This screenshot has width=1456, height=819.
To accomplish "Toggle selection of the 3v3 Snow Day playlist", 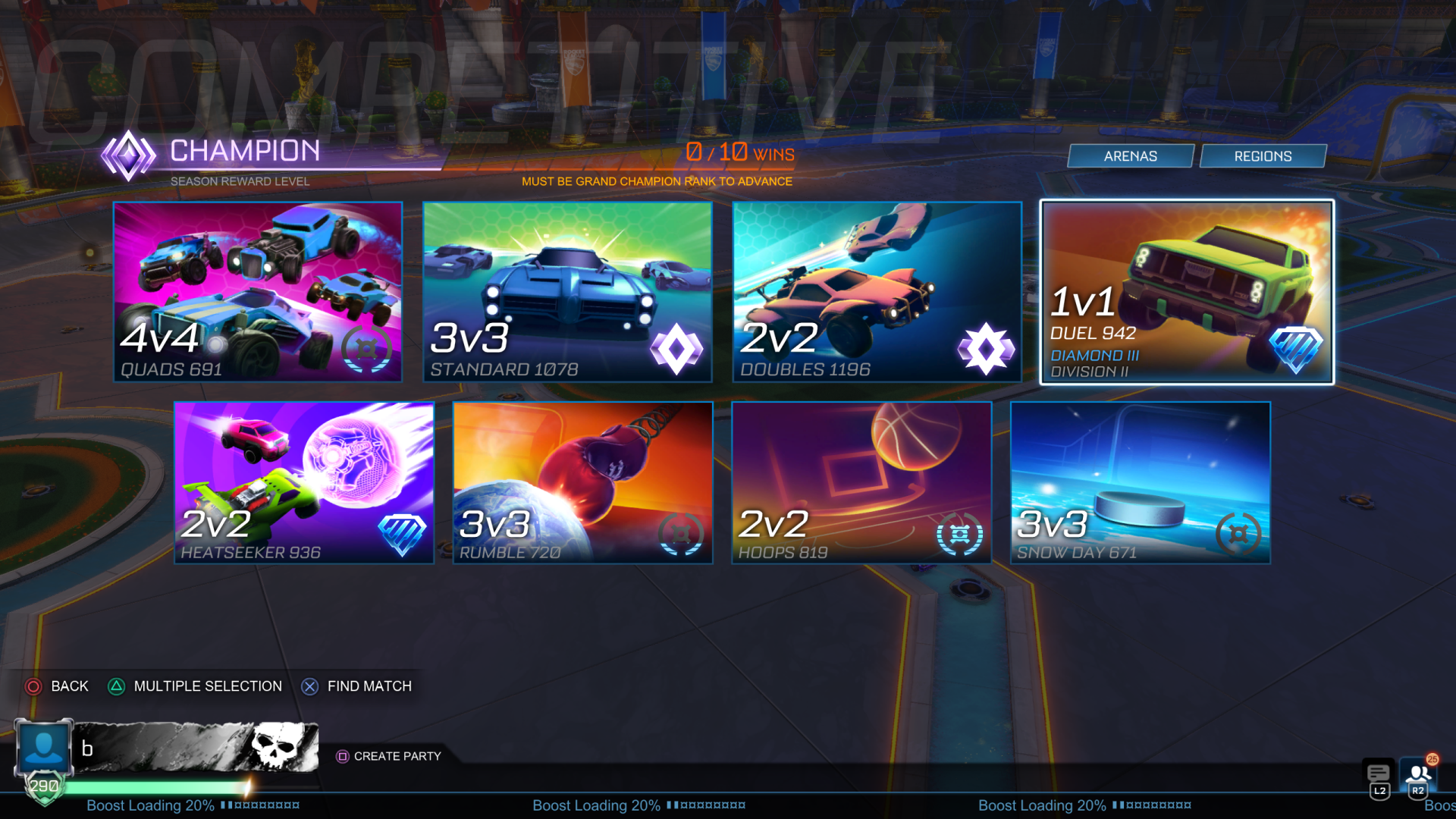I will click(1140, 483).
